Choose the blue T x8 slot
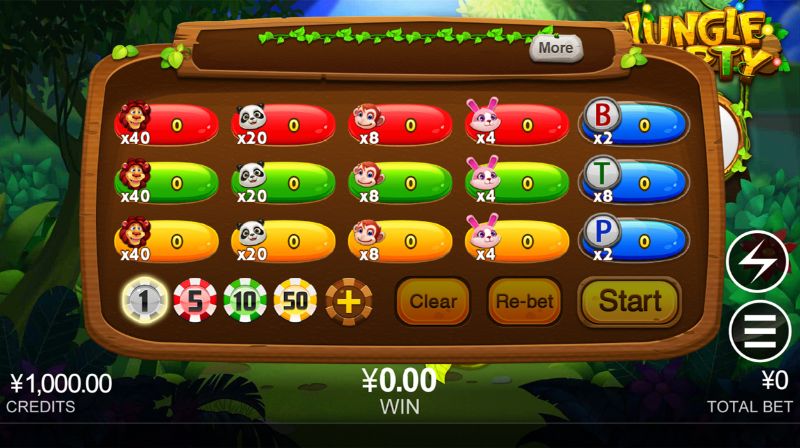The width and height of the screenshot is (800, 448). (x=635, y=183)
